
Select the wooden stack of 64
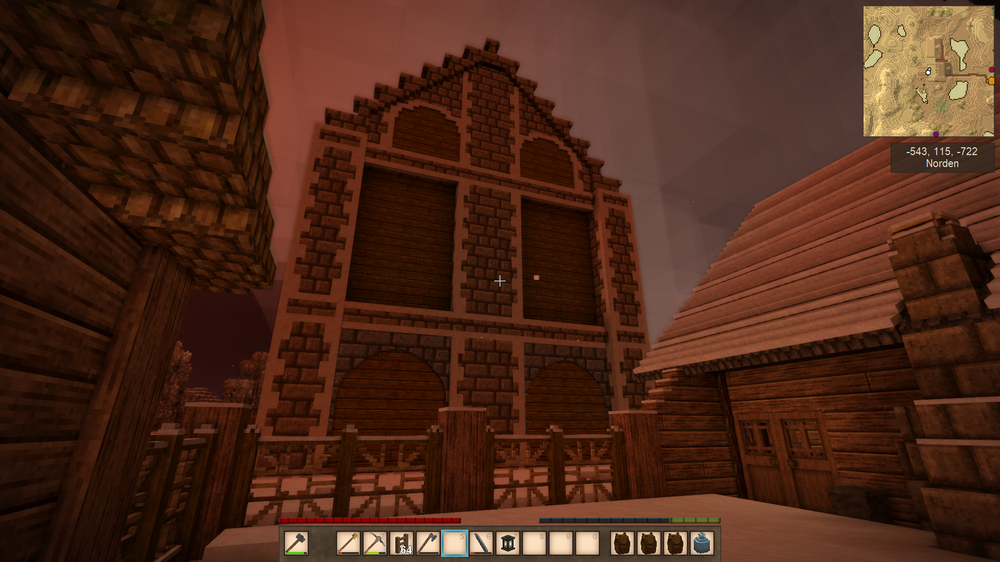(401, 544)
